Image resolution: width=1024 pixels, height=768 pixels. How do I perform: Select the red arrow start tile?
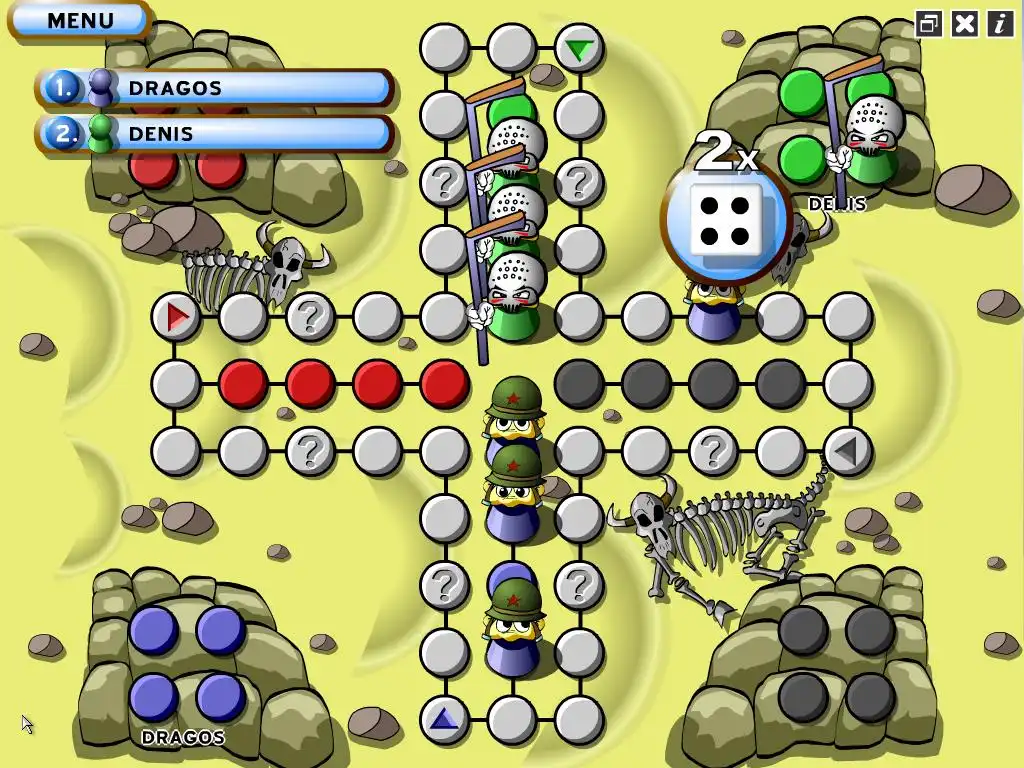click(177, 318)
